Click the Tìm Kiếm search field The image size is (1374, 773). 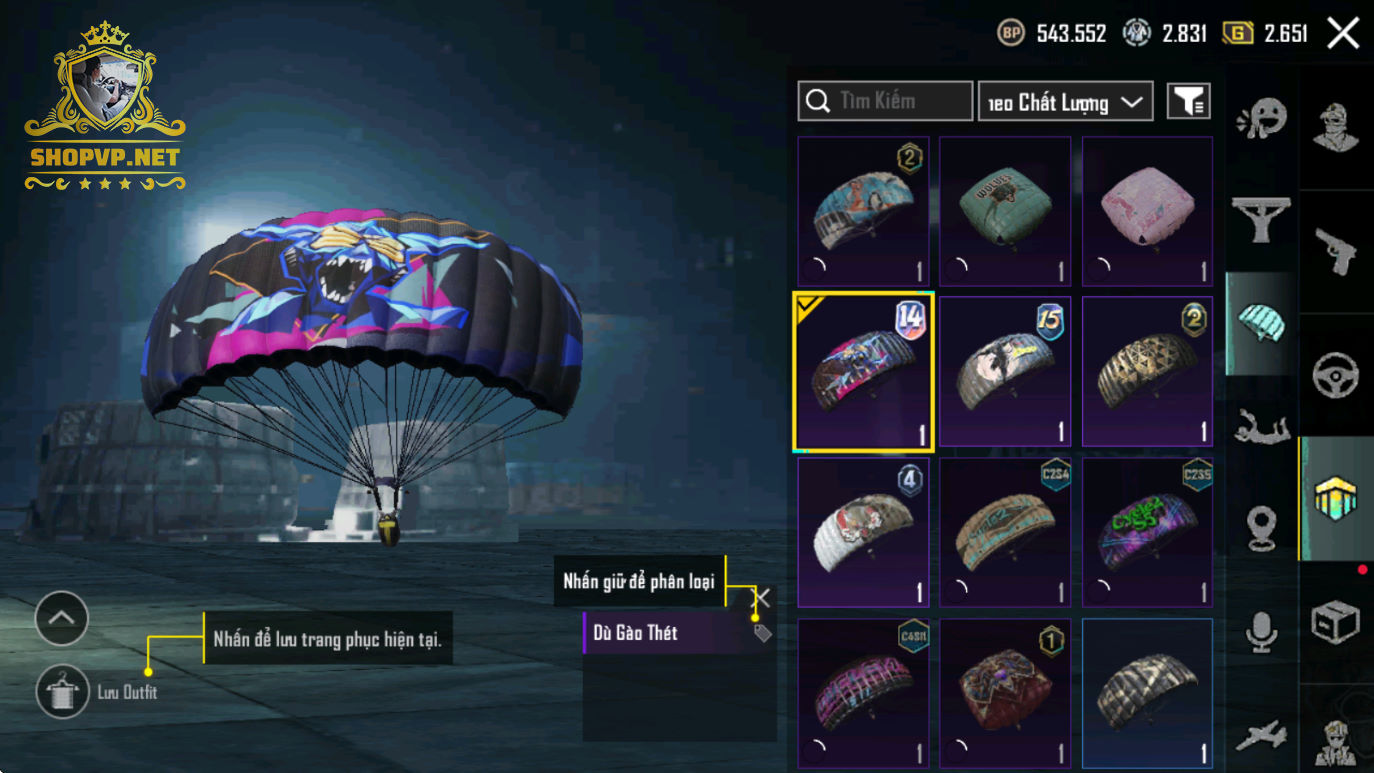[885, 101]
